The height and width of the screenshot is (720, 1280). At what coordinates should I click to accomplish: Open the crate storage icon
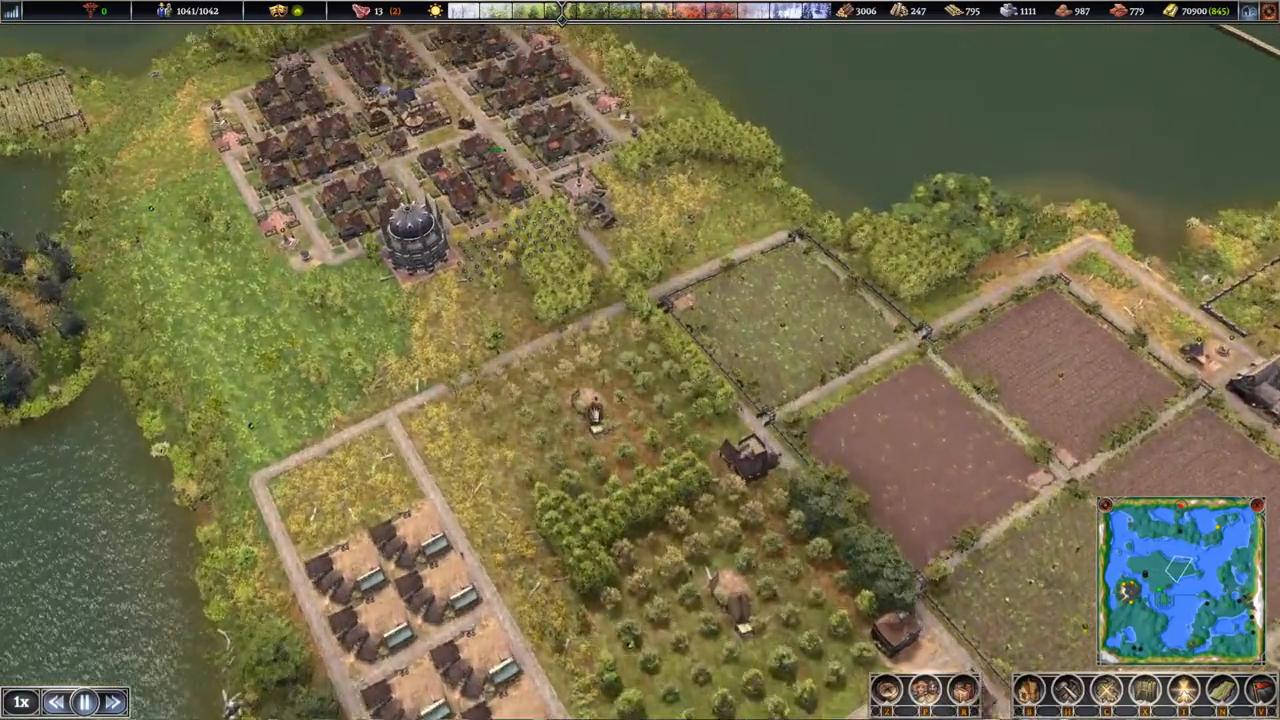pyautogui.click(x=963, y=690)
